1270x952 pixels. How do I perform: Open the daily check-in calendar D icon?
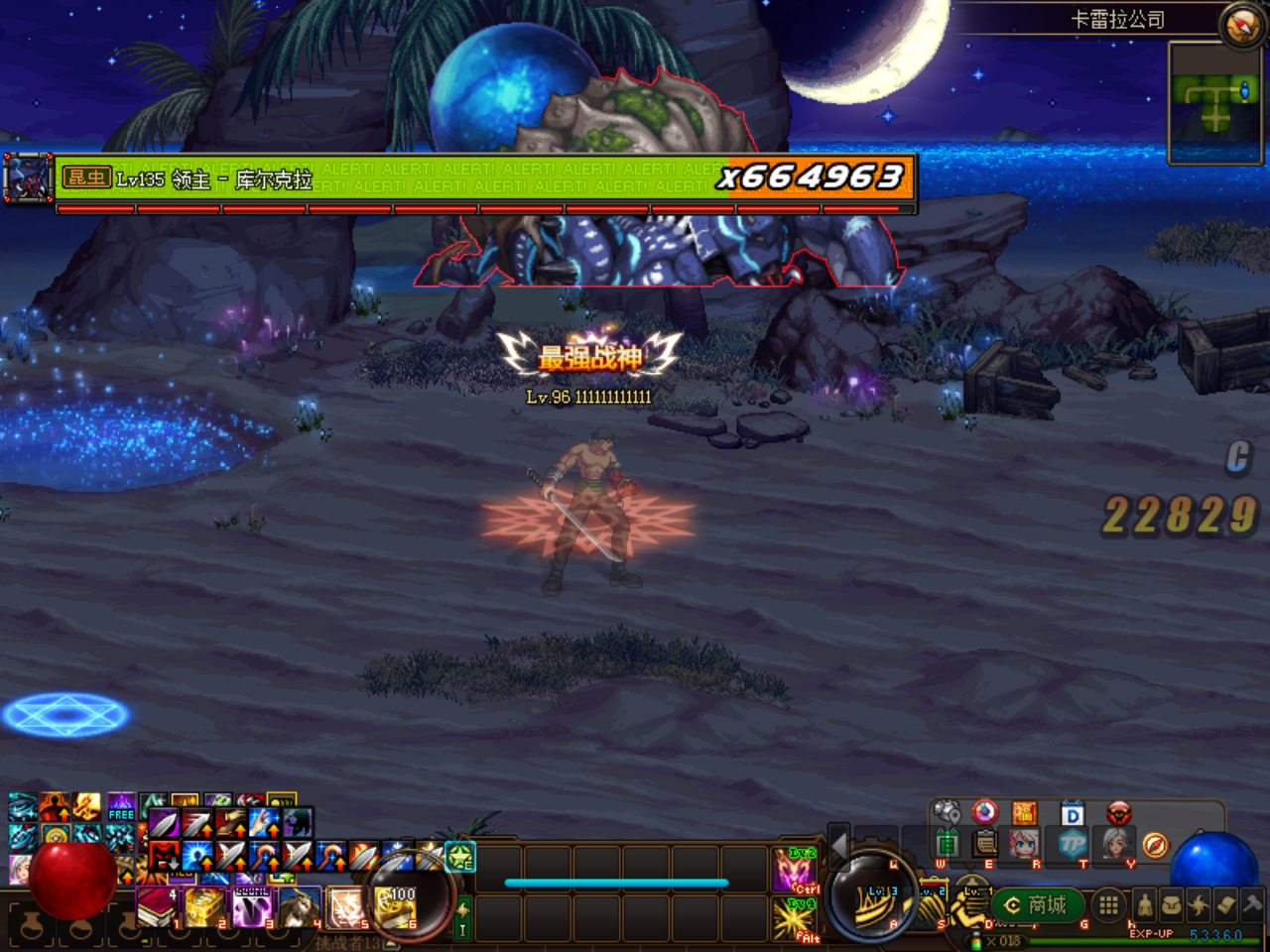pyautogui.click(x=1073, y=813)
